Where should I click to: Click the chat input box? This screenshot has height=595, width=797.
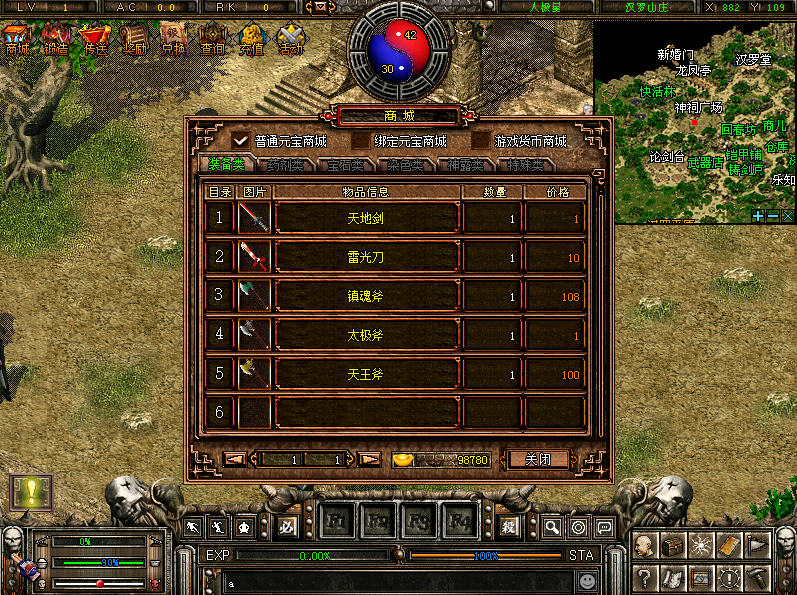[390, 580]
